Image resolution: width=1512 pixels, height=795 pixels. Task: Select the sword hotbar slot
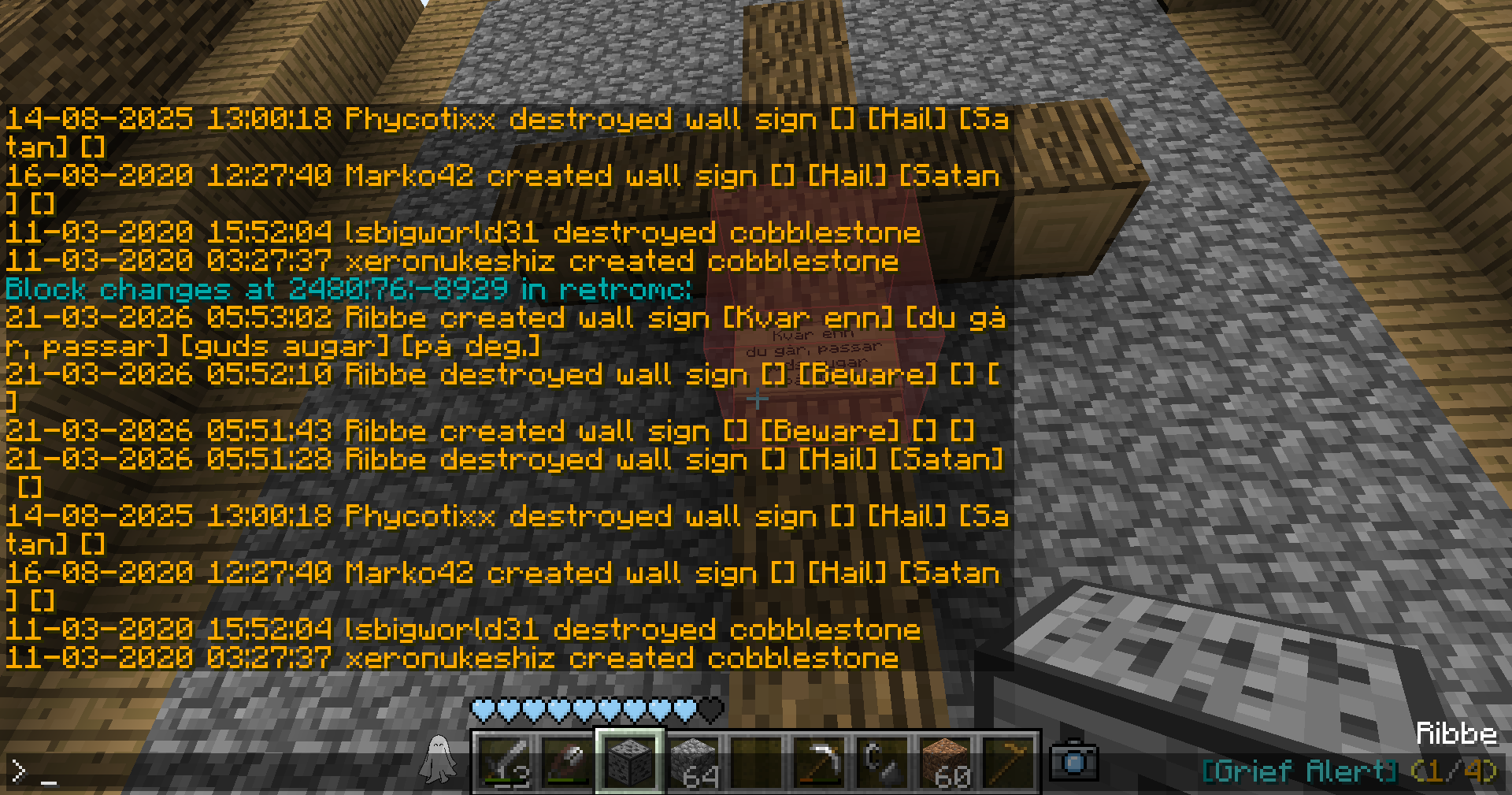505,762
